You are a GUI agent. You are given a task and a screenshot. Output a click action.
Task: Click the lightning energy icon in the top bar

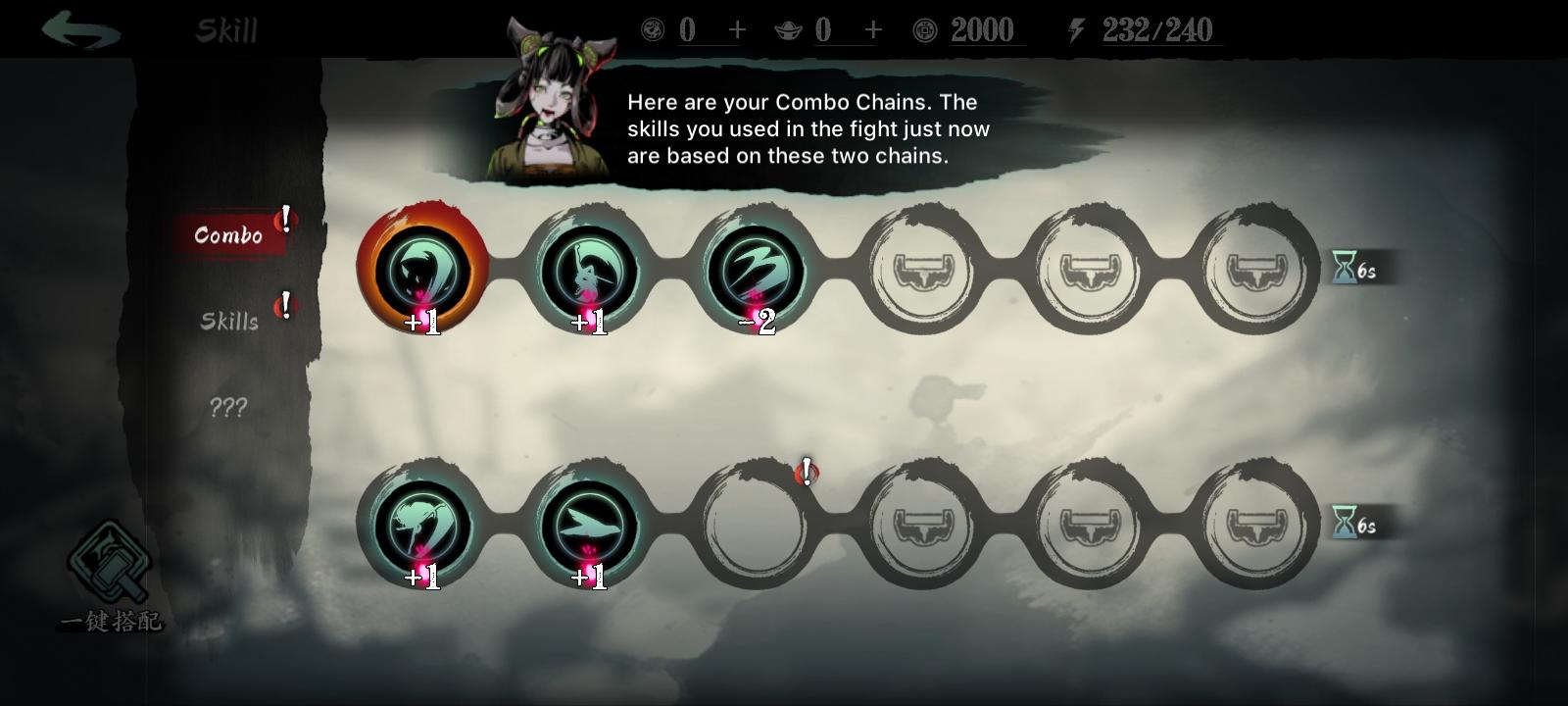click(x=1075, y=30)
